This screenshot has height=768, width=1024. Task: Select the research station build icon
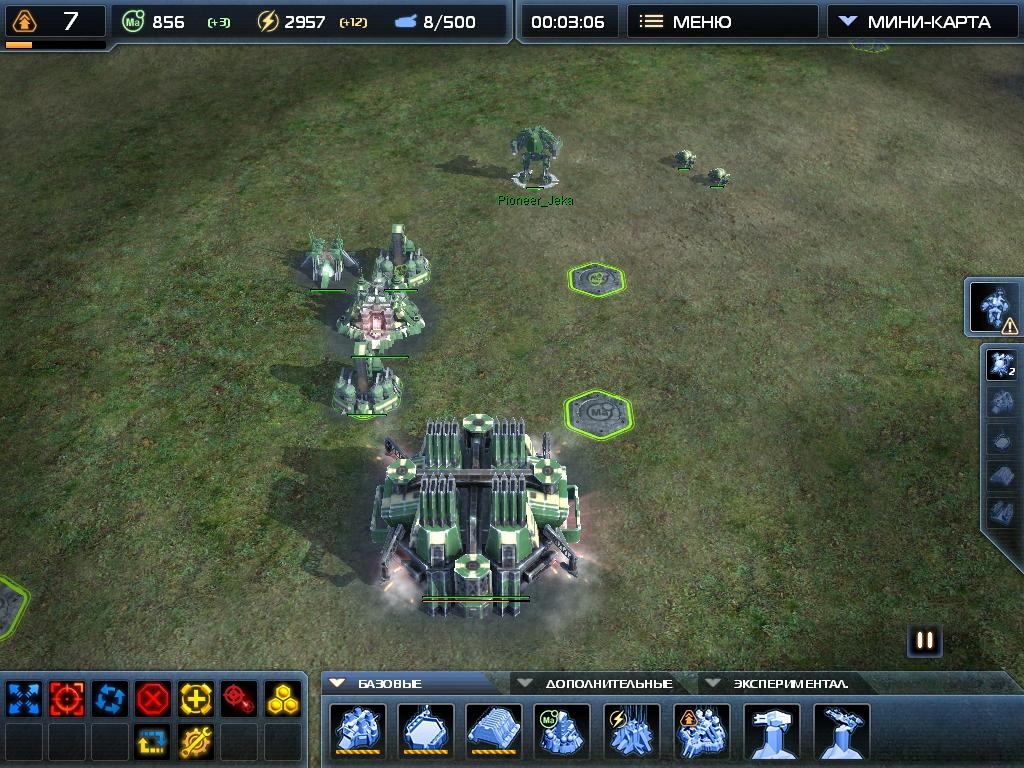702,731
